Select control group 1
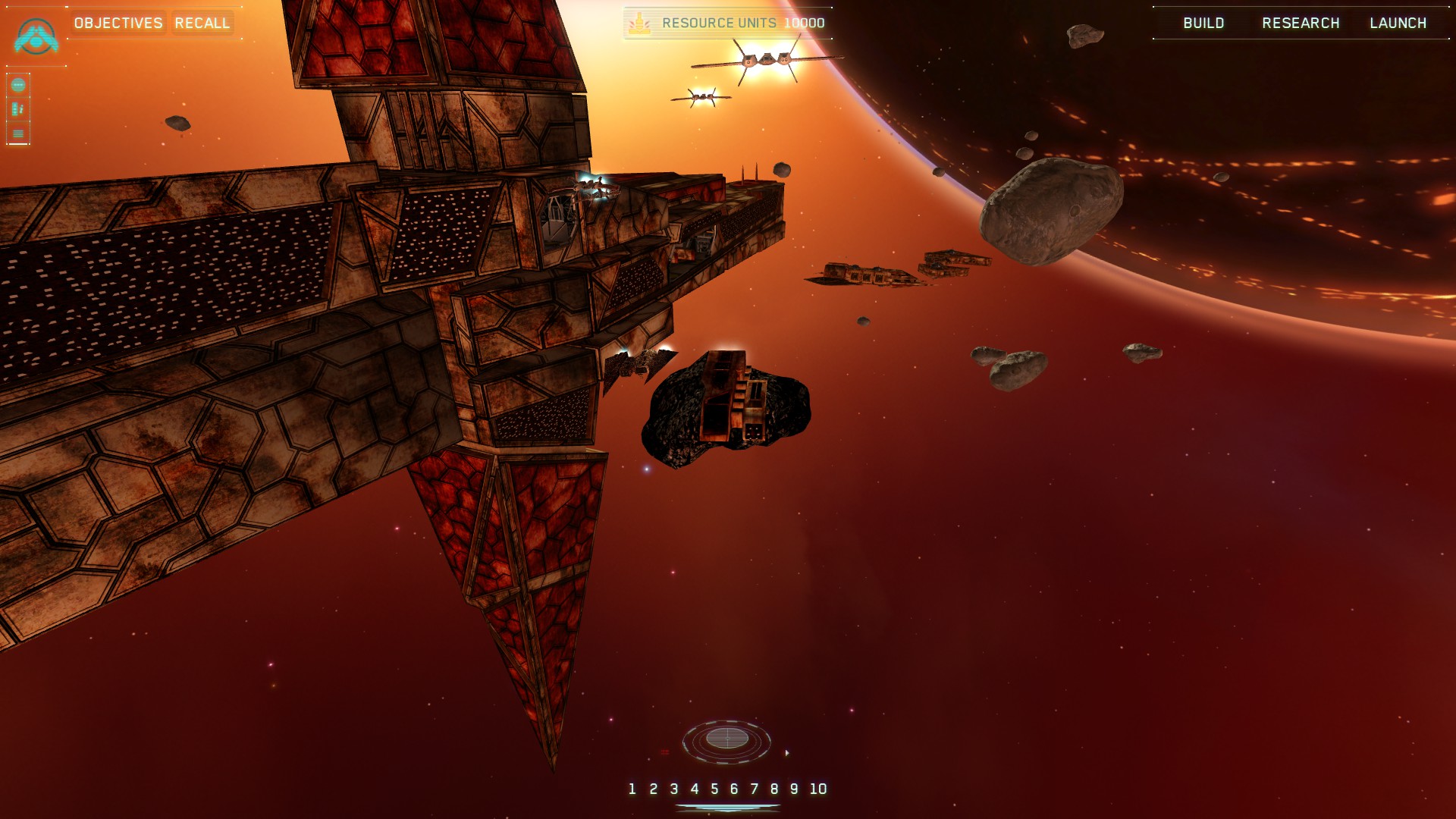Image resolution: width=1456 pixels, height=819 pixels. click(632, 789)
